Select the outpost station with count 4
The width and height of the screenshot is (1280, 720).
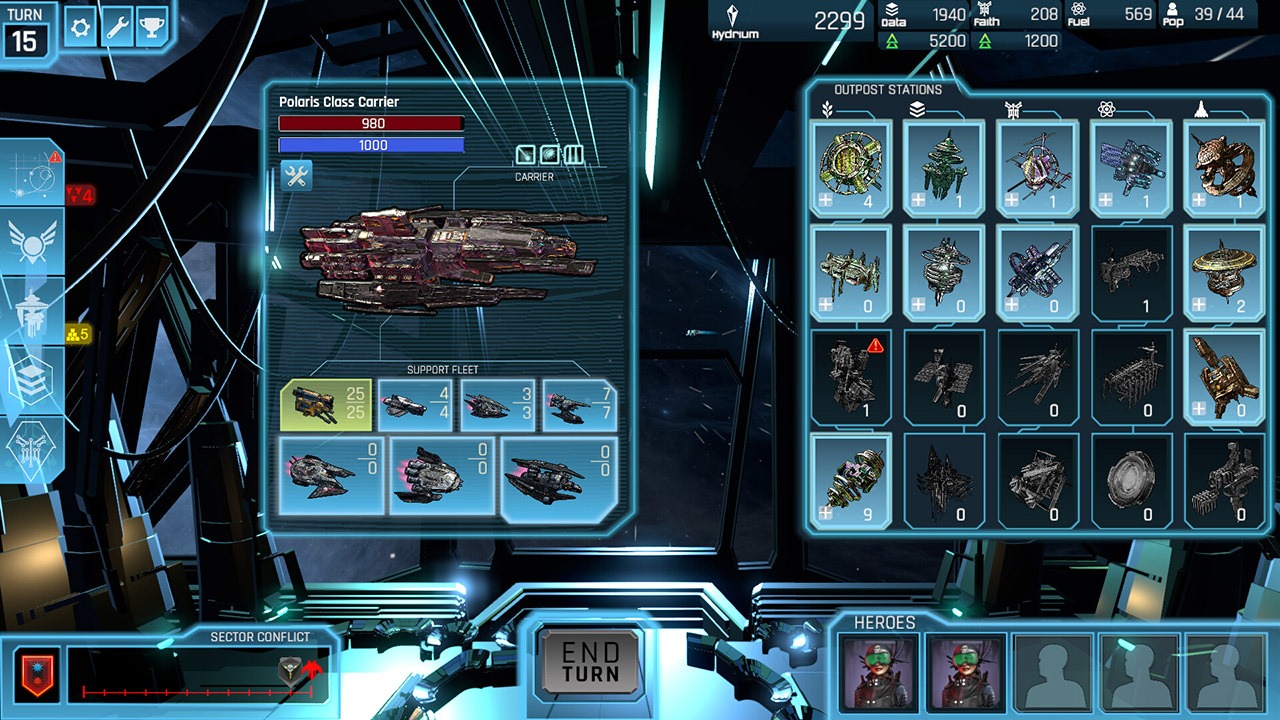click(850, 169)
